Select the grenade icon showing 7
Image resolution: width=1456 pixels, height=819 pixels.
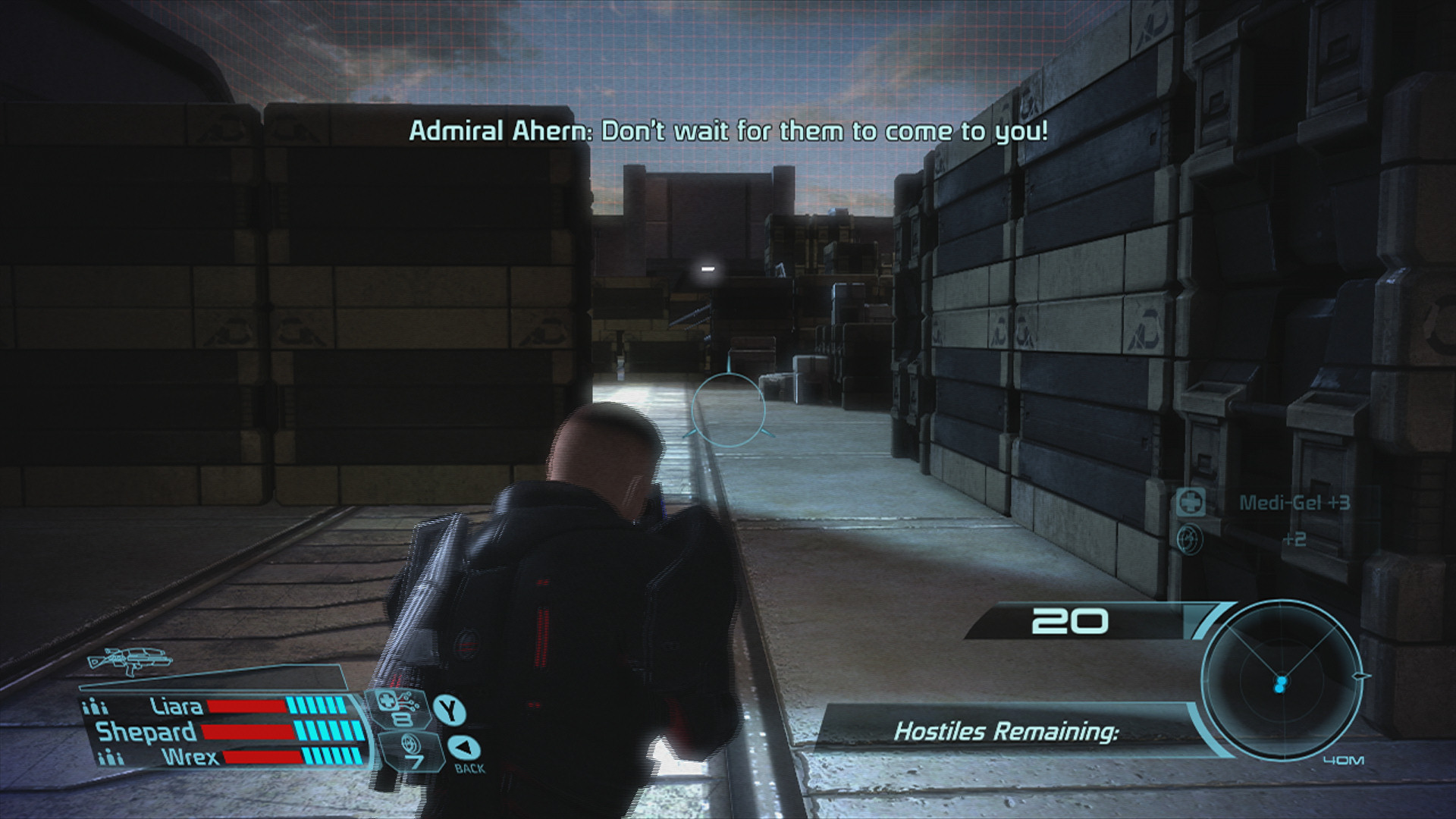point(412,750)
